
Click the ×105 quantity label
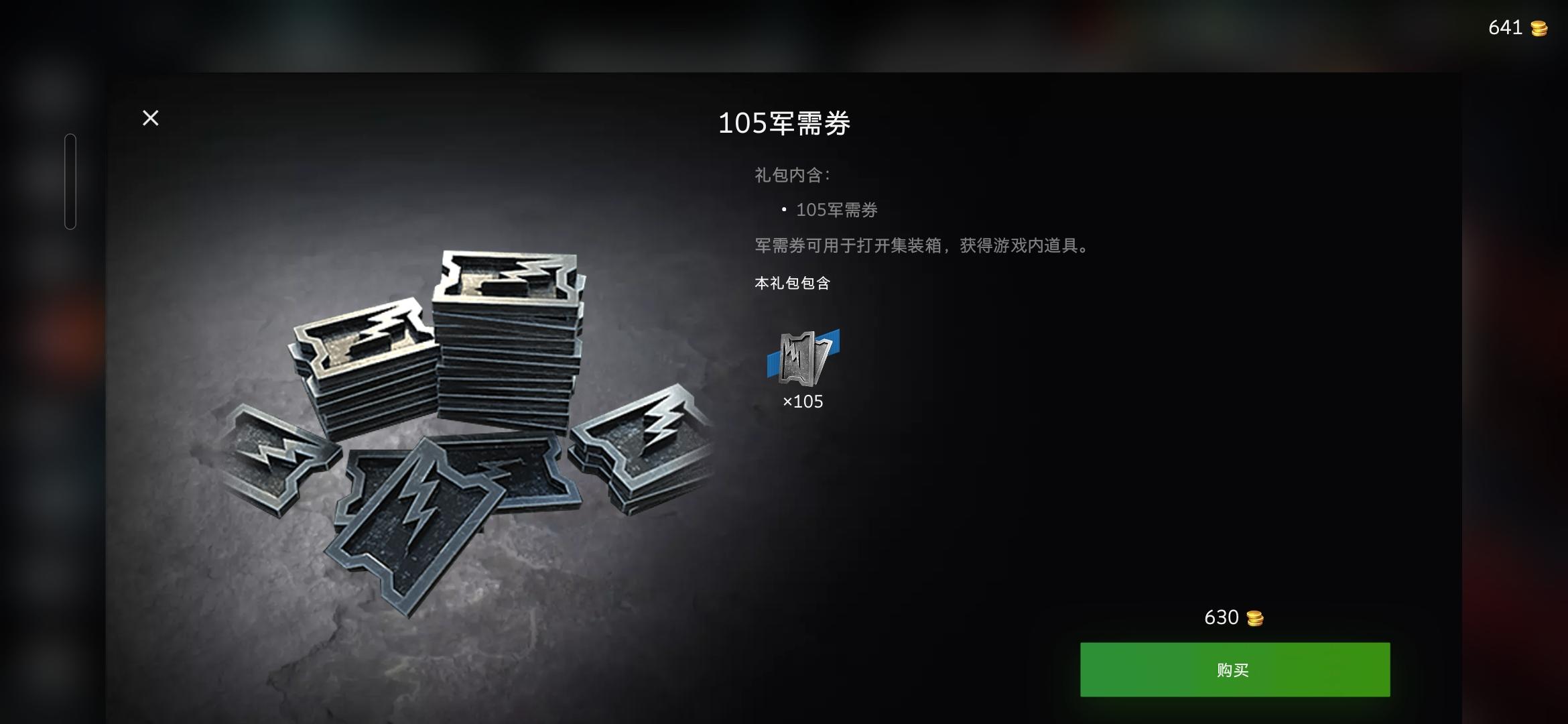[803, 403]
